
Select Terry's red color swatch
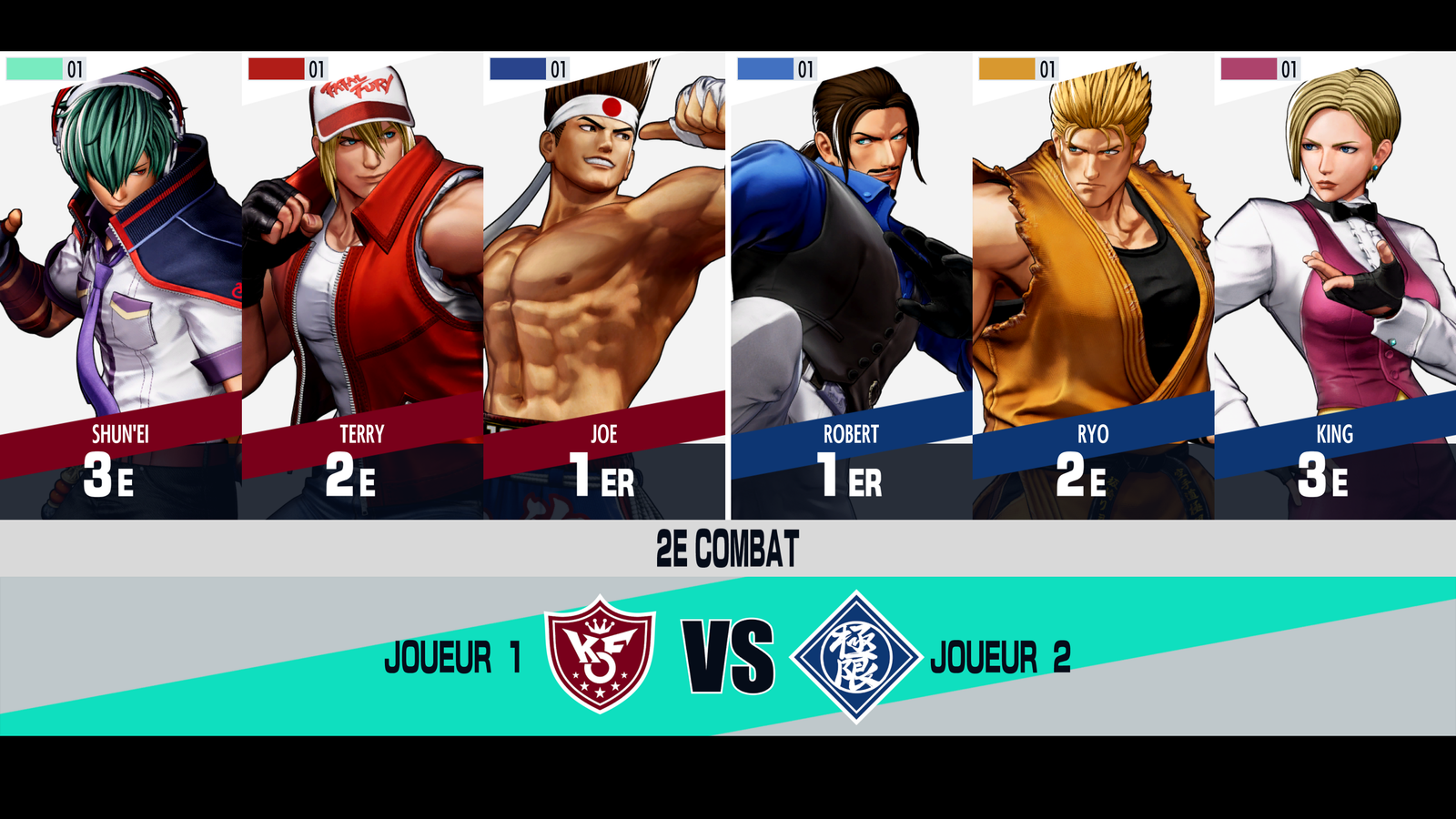276,69
